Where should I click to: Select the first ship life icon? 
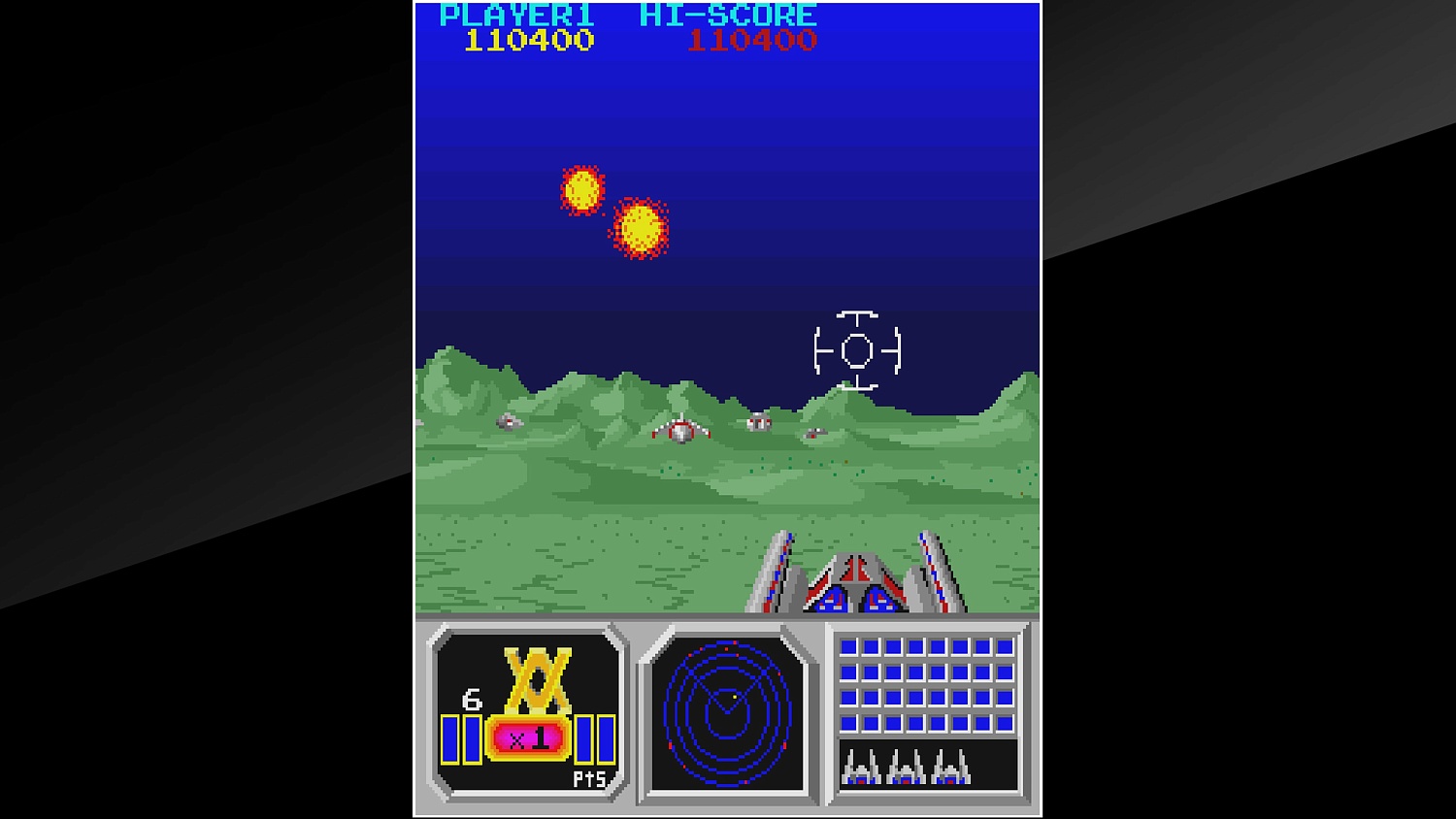(862, 770)
